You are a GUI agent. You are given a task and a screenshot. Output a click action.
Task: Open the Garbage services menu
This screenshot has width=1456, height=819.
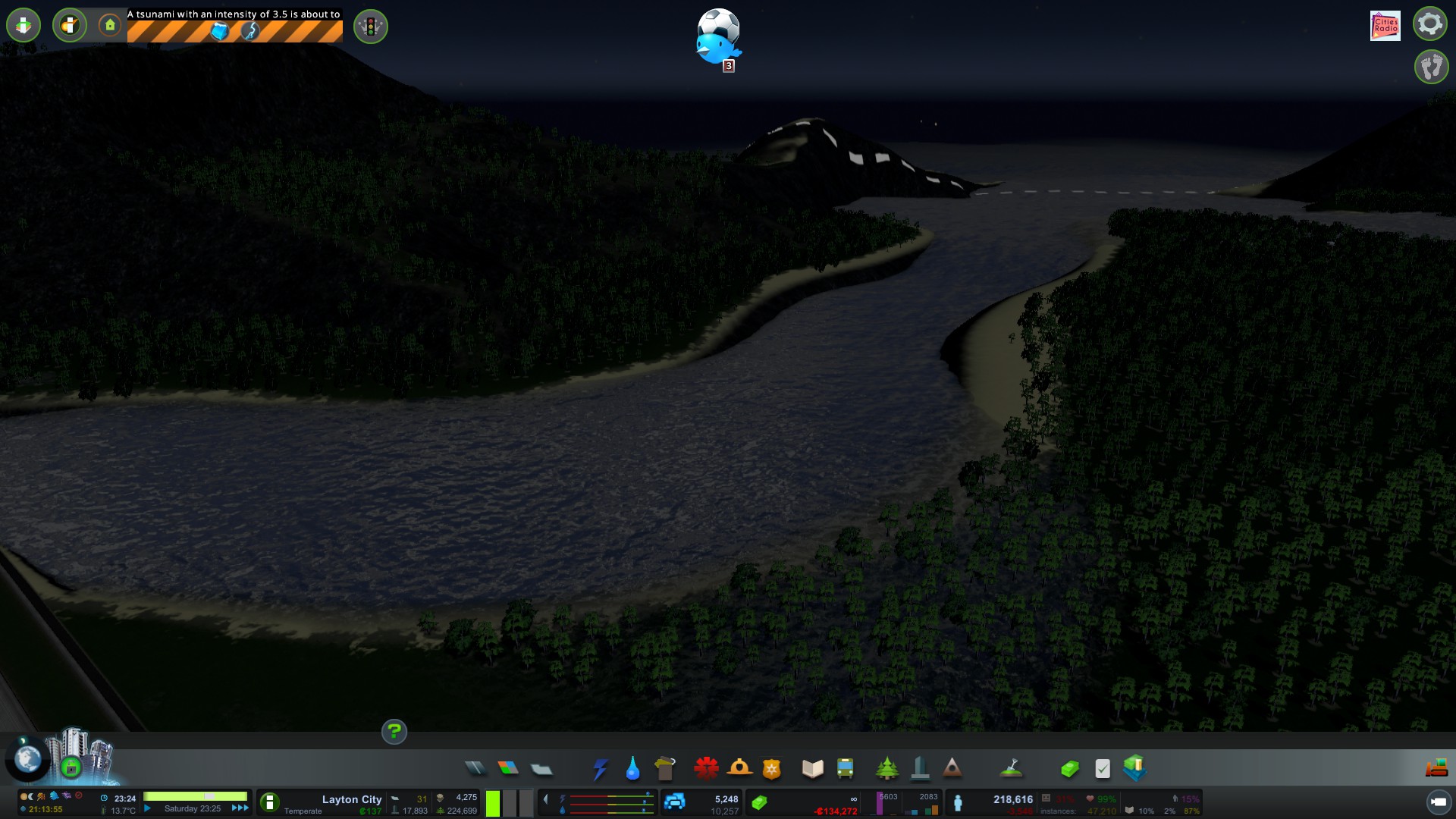point(664,769)
